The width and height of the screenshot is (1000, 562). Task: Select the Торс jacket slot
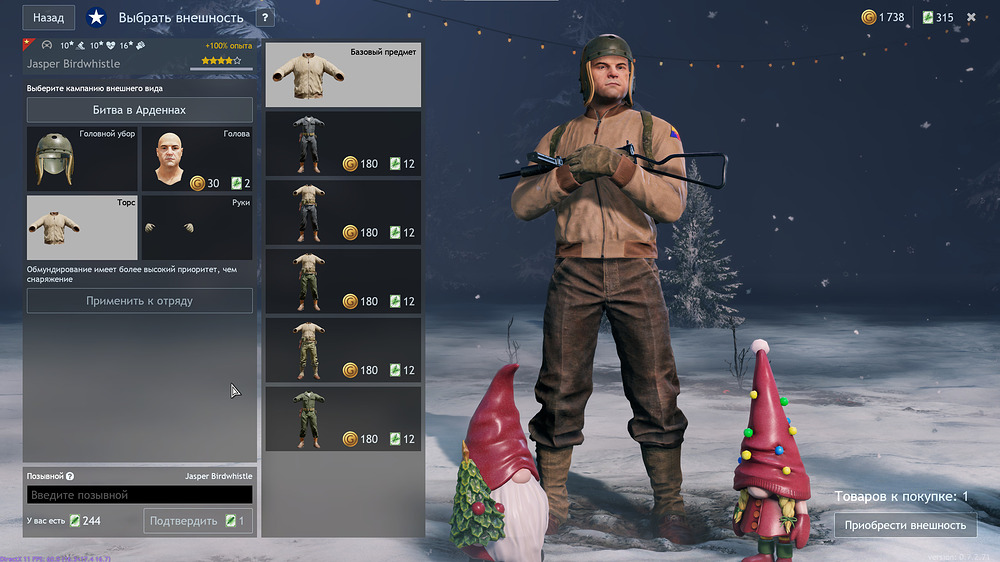(82, 227)
